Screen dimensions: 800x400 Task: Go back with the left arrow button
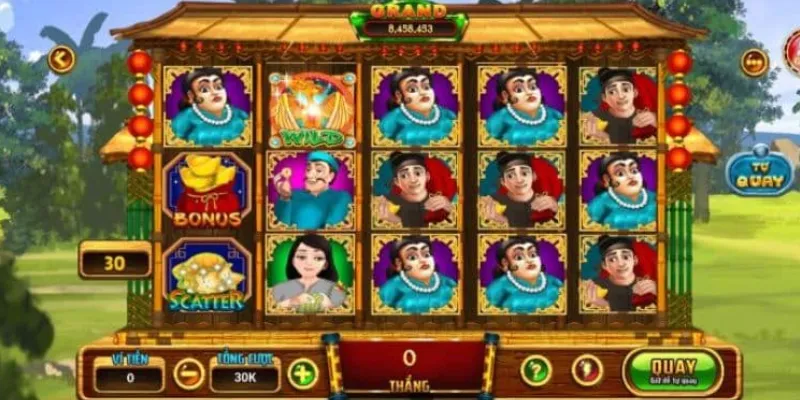tap(61, 59)
